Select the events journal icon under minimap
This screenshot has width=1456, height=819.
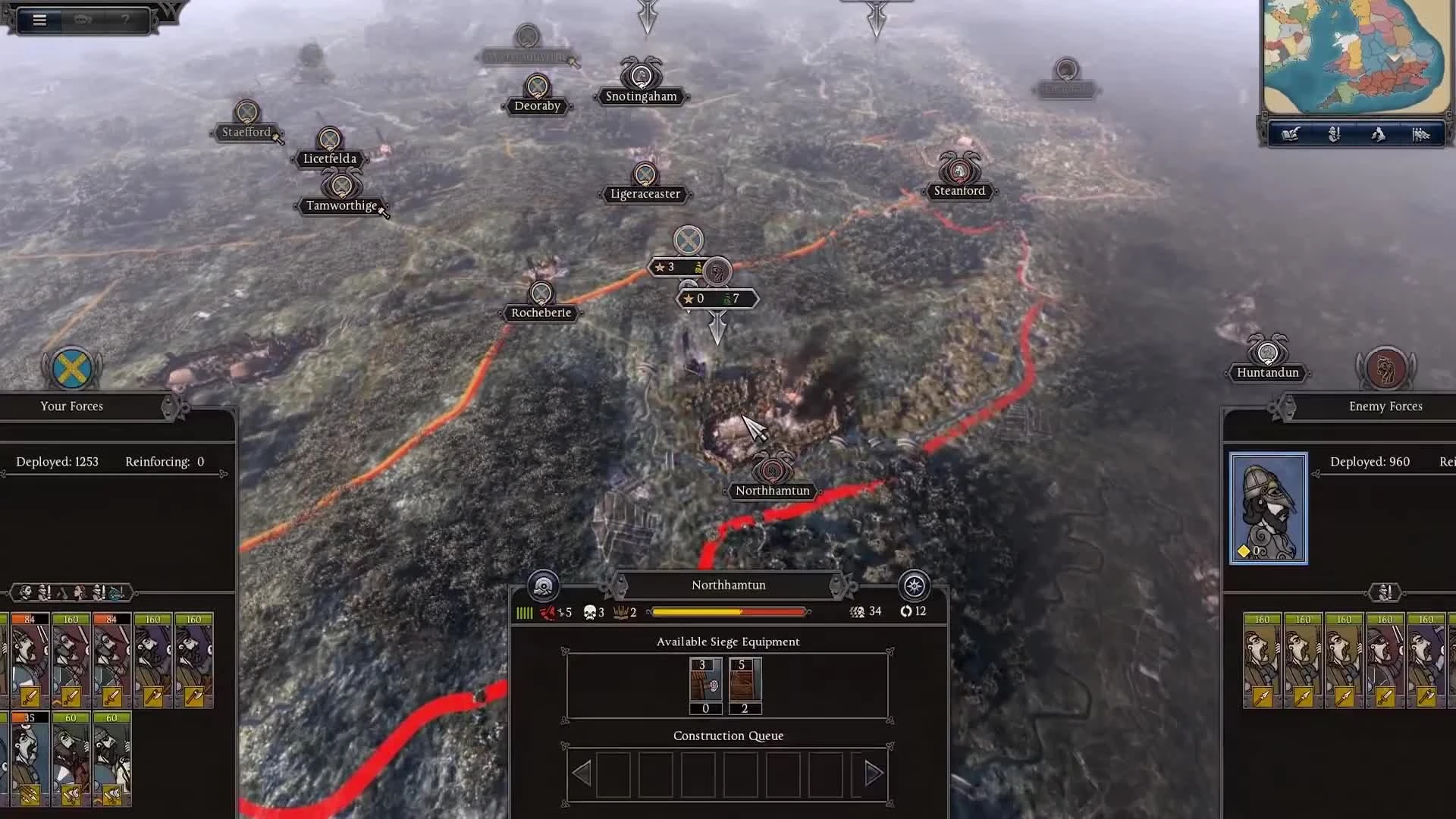pos(1289,134)
